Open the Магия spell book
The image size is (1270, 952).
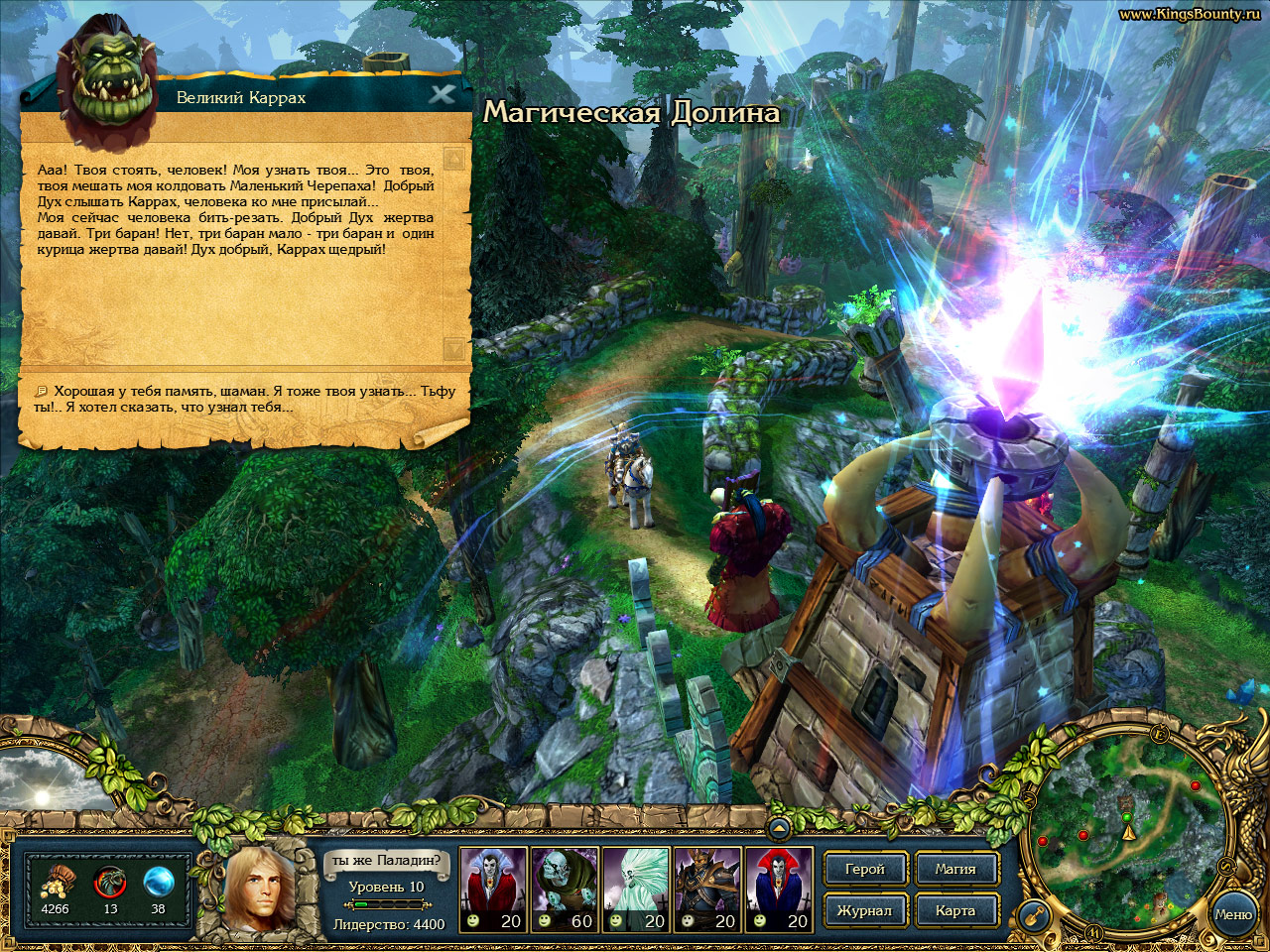tap(954, 869)
